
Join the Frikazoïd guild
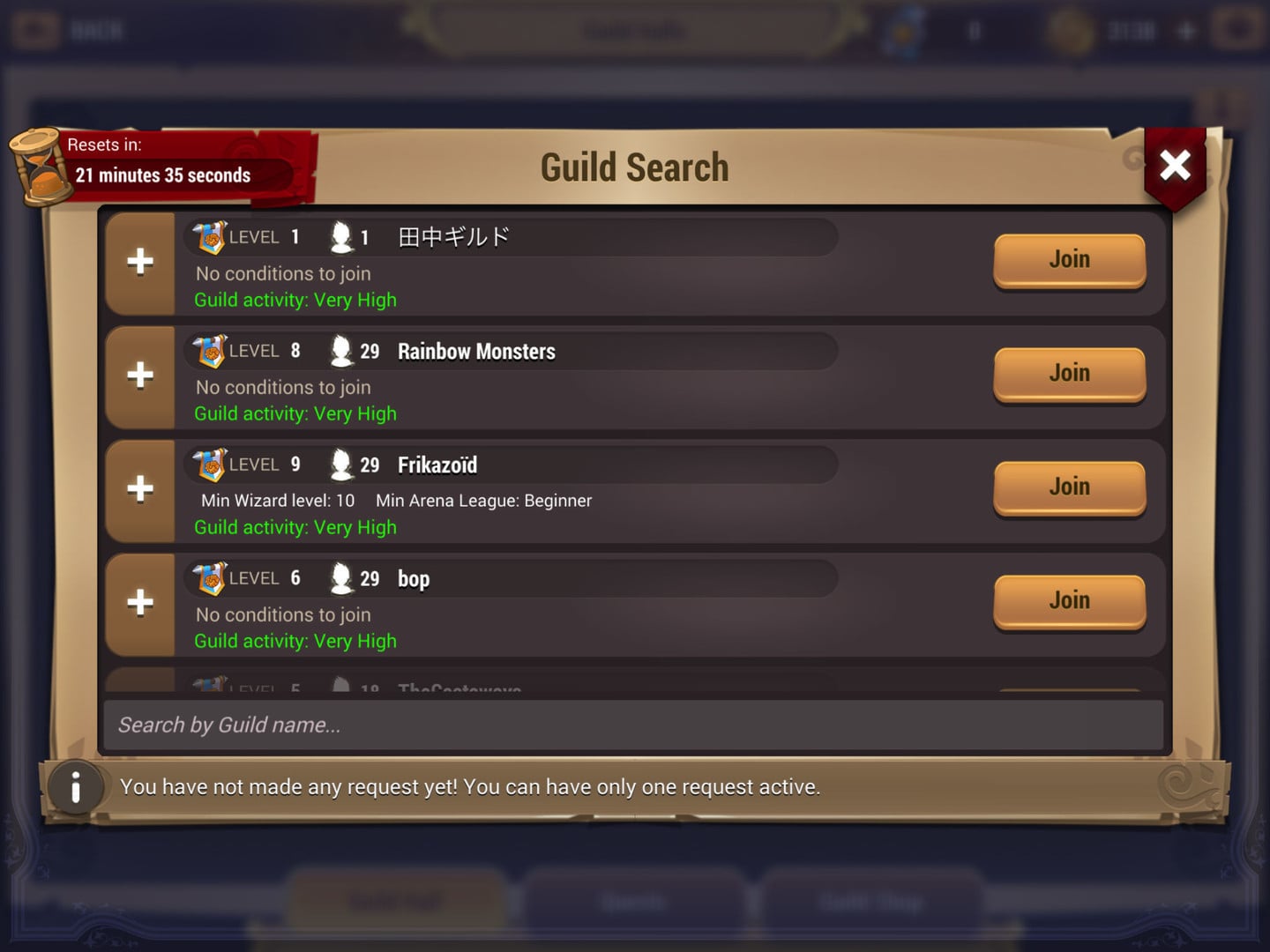coord(1069,487)
